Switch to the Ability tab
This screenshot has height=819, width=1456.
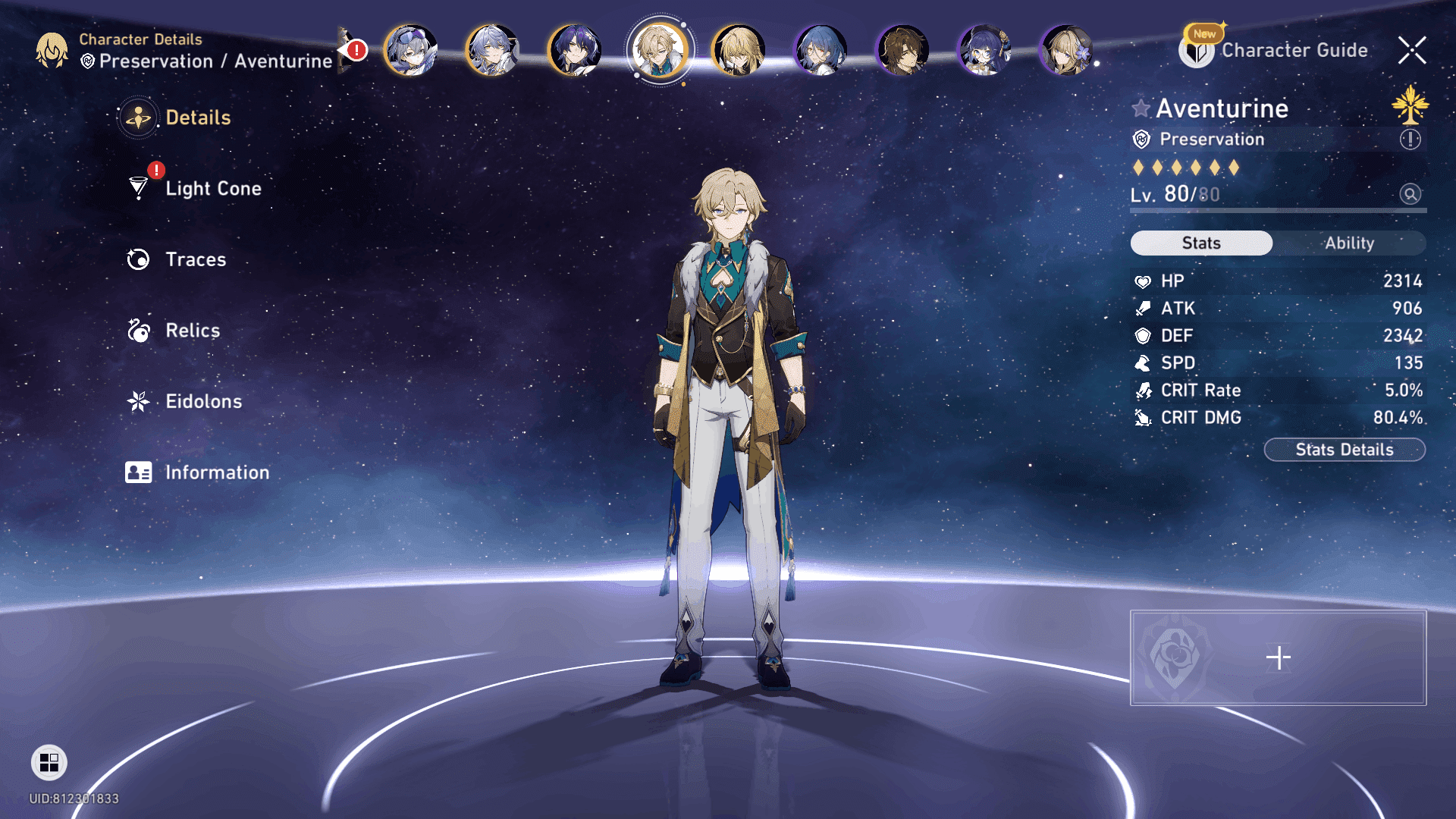click(1349, 243)
